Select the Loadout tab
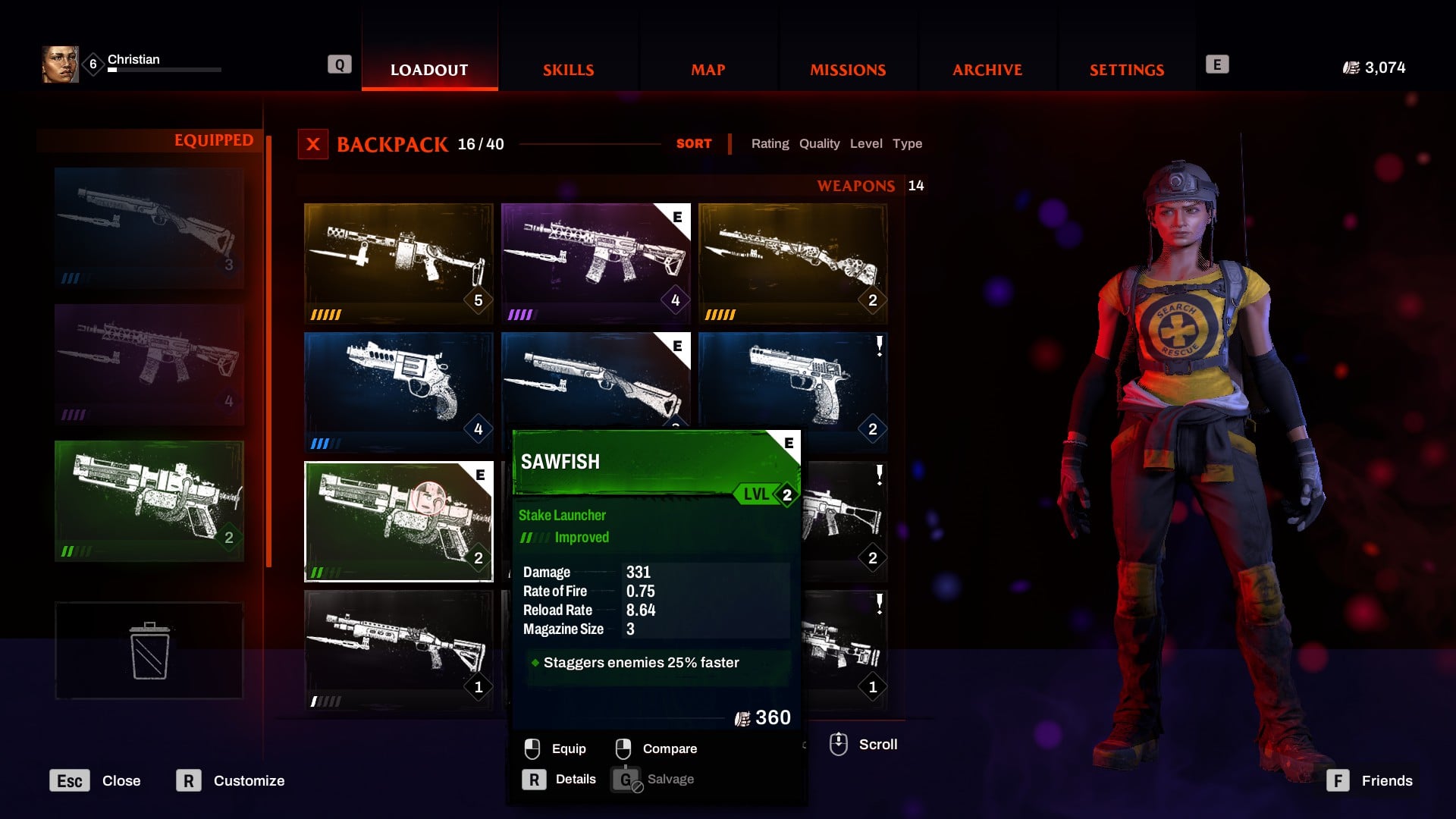Viewport: 1456px width, 819px height. tap(429, 70)
